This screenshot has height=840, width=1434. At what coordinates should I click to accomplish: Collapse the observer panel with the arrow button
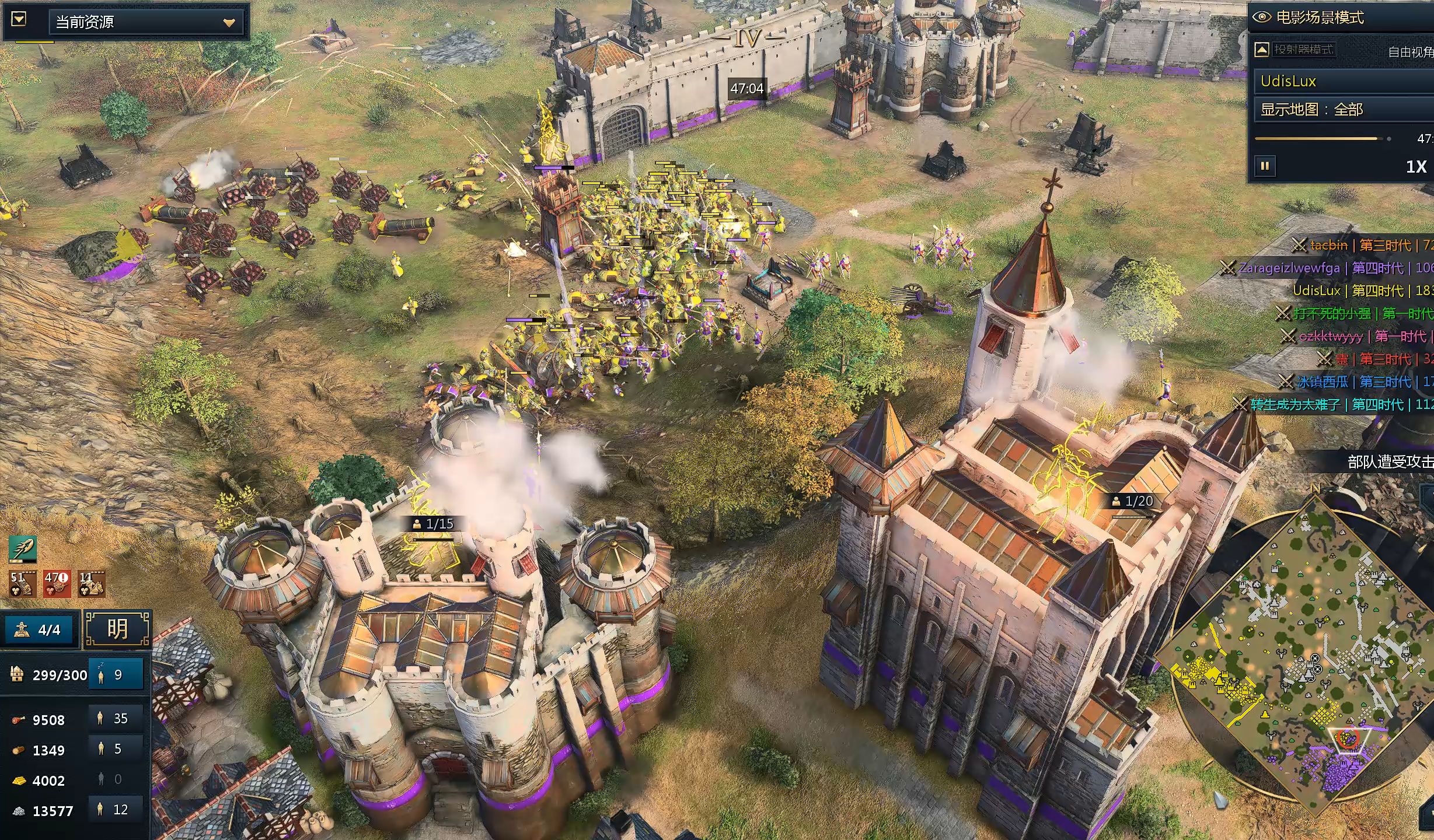[x=1262, y=50]
